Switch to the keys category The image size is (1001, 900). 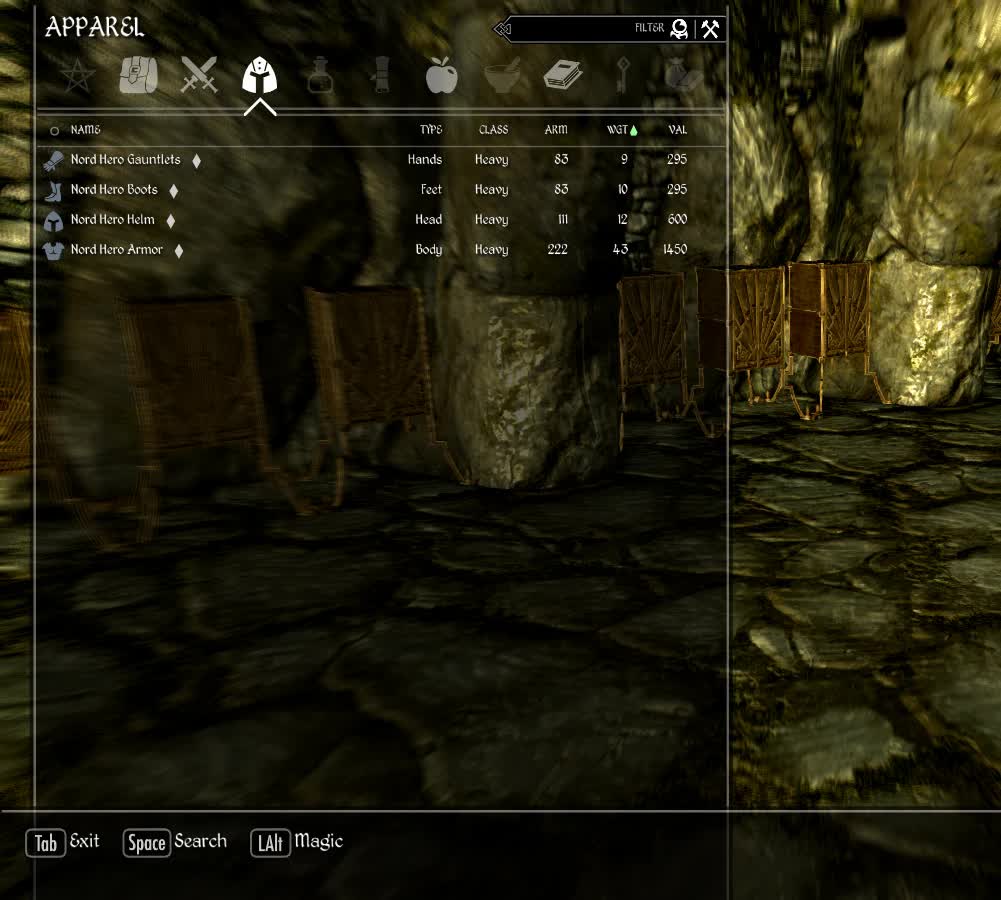[622, 76]
